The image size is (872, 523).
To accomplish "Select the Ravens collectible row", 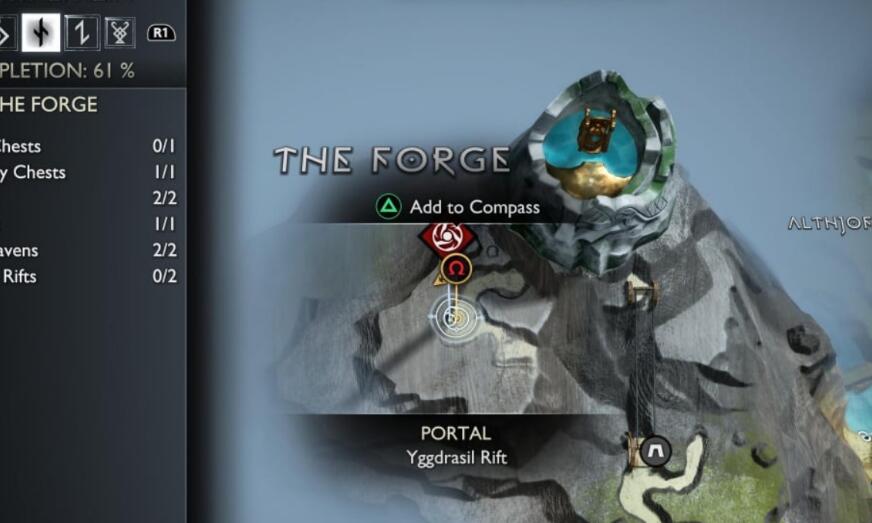I will (x=90, y=250).
